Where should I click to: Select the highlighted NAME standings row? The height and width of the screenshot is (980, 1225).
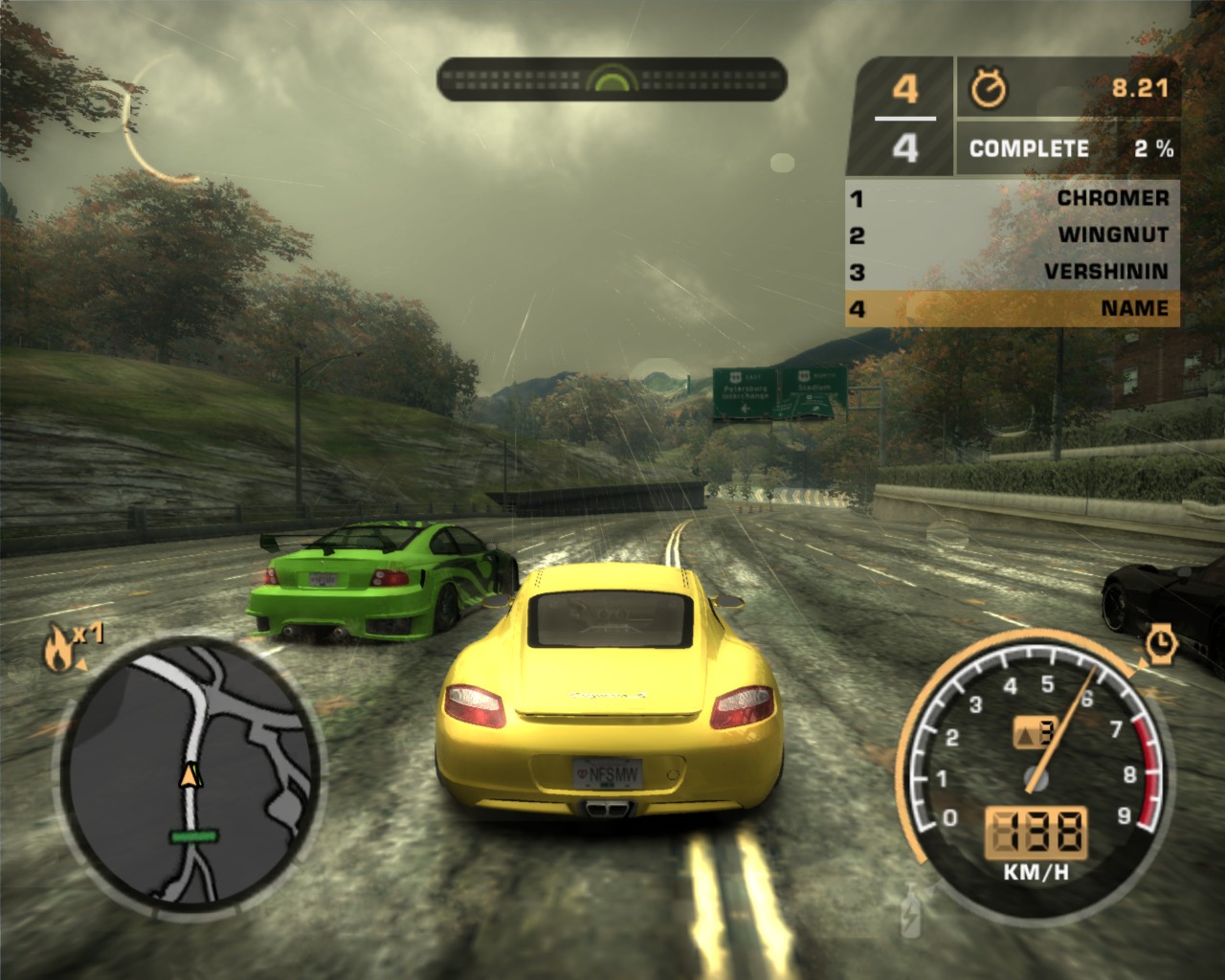point(1013,308)
